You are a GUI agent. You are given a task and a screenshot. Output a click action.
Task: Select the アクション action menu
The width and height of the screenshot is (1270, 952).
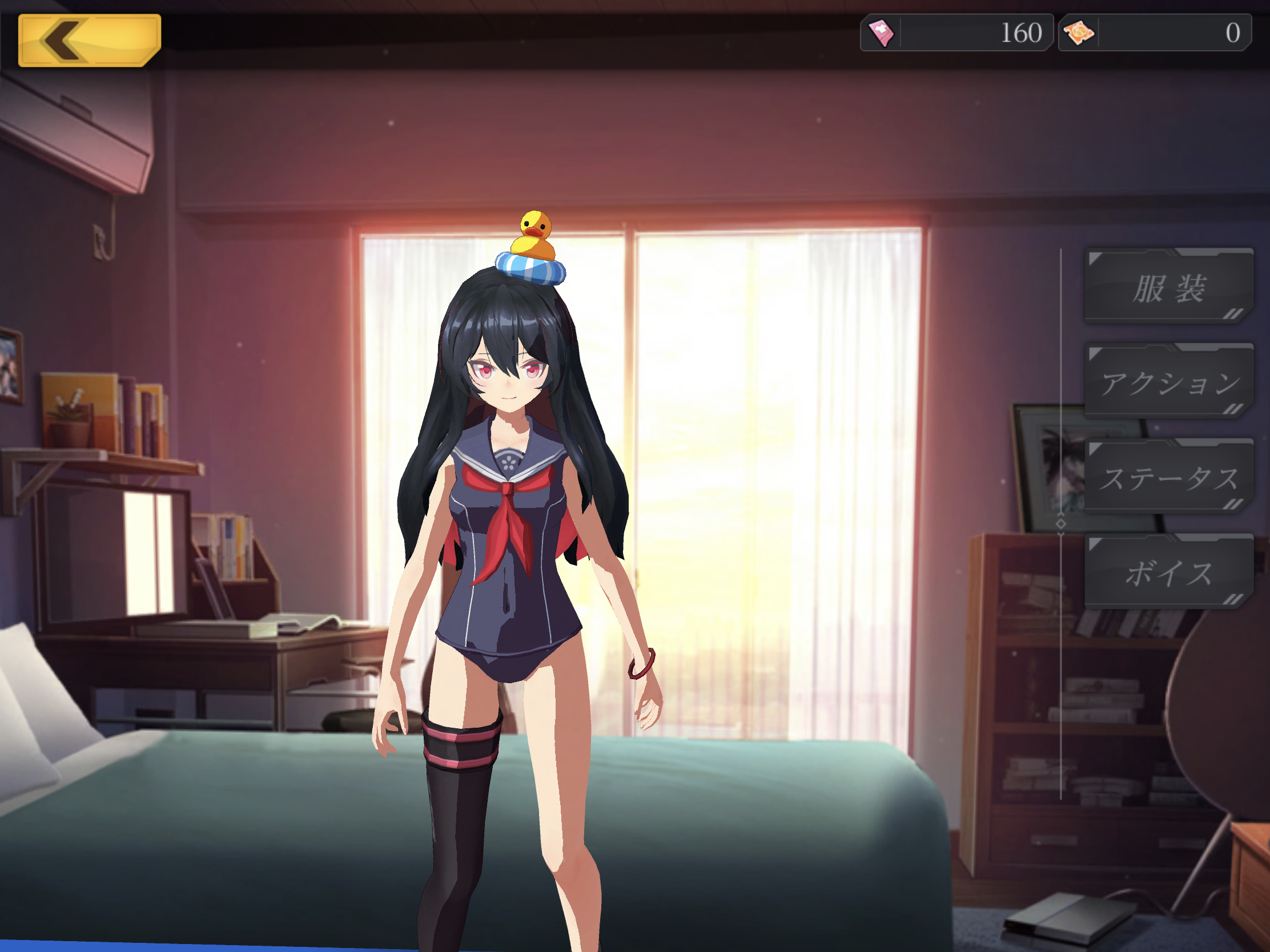(x=1168, y=383)
